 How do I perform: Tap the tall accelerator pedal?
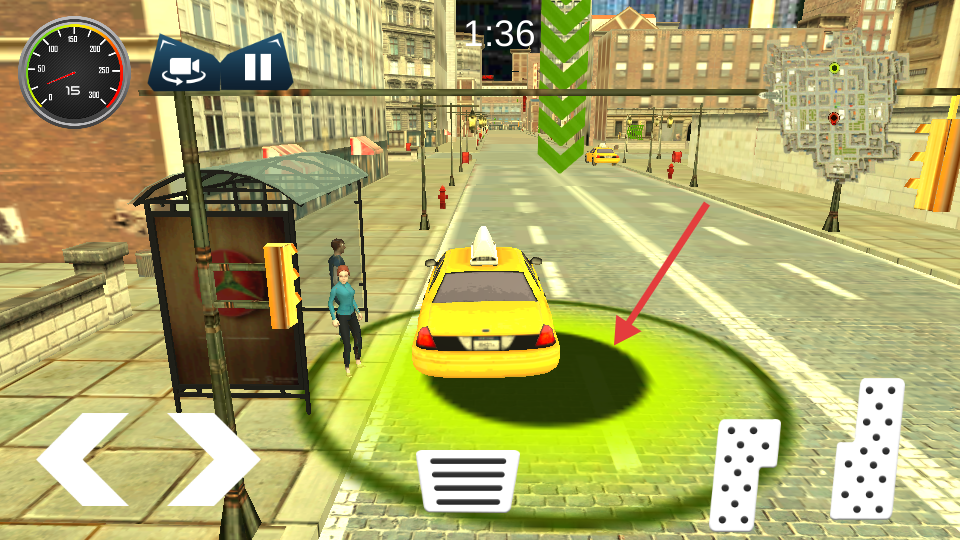point(869,449)
